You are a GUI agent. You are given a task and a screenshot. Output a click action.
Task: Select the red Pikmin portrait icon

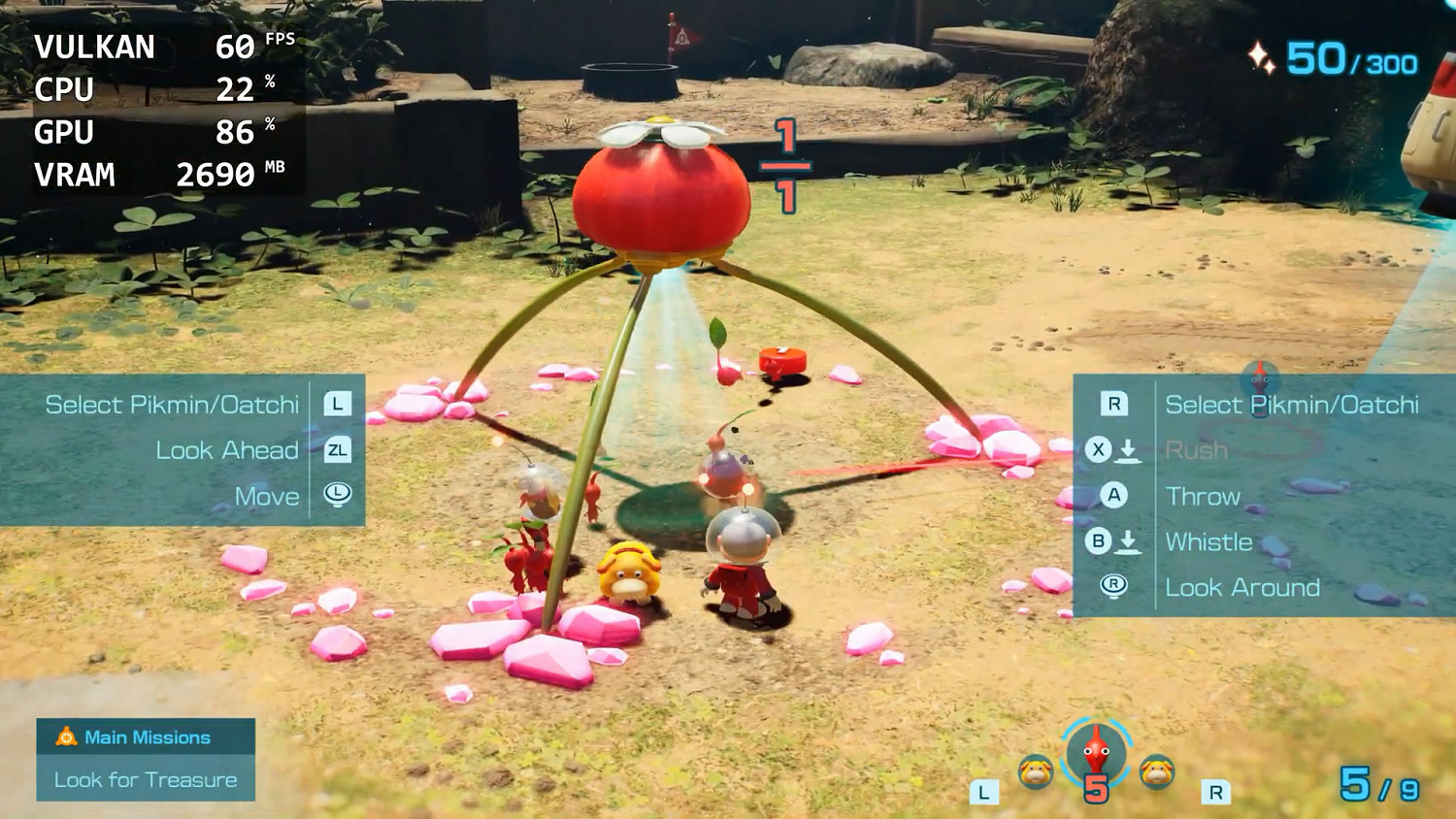tap(1095, 757)
